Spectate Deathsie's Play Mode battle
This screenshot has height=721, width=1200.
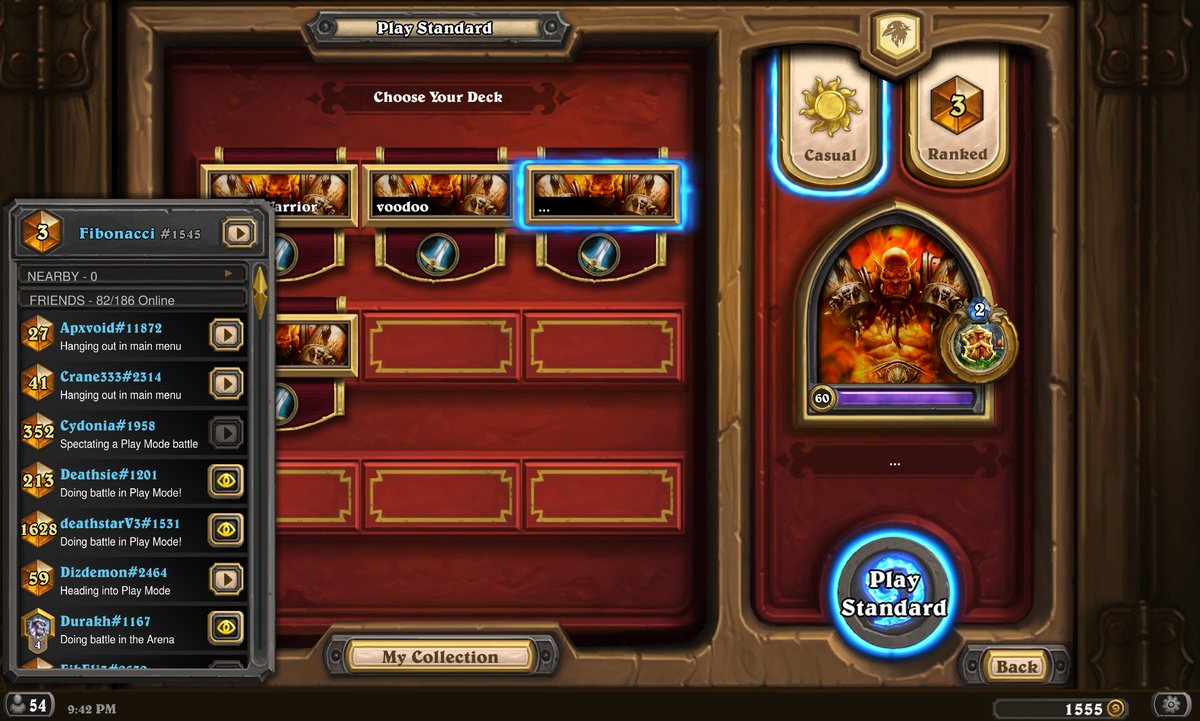pos(226,481)
